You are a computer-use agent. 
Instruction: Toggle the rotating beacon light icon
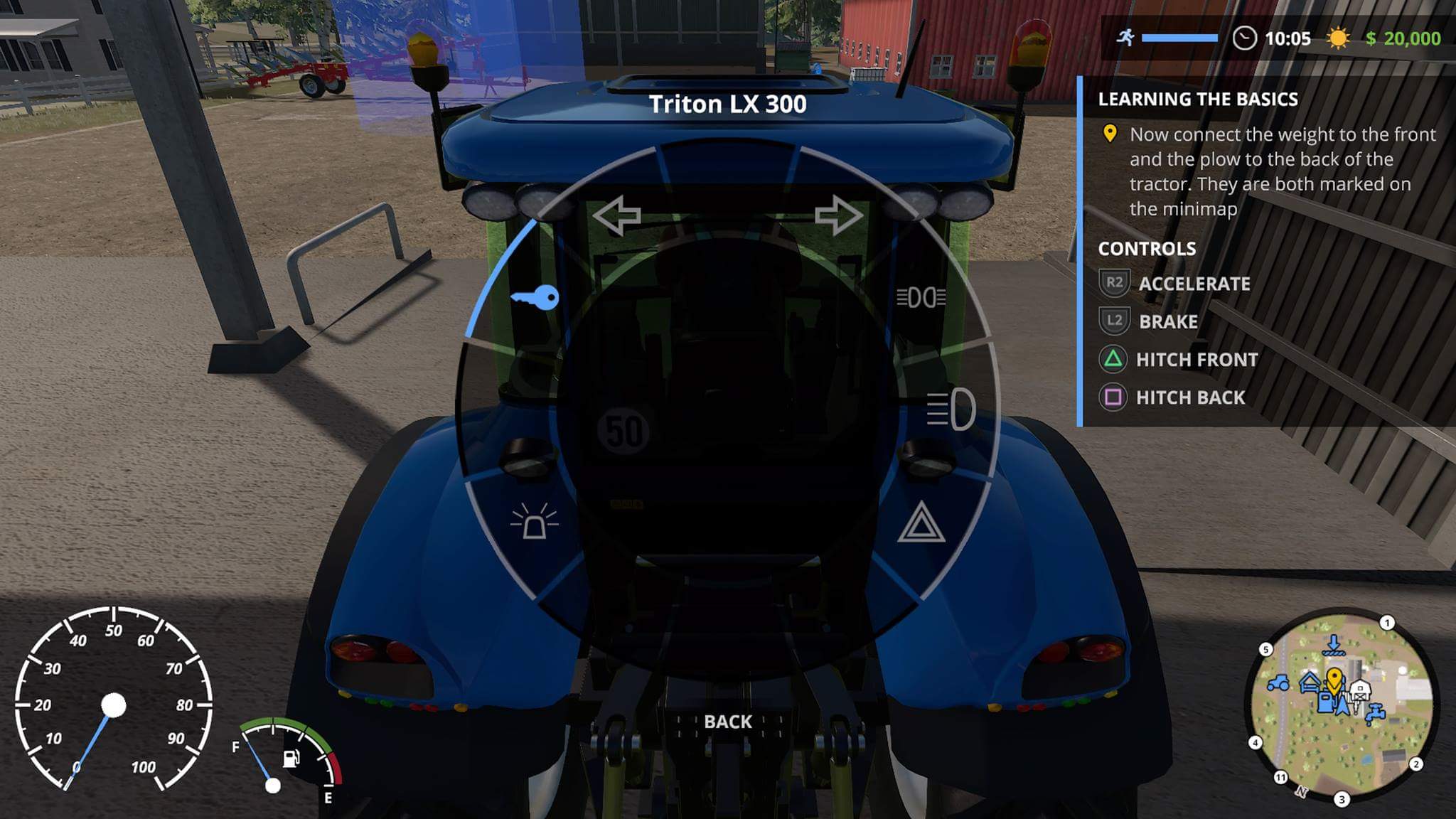point(535,522)
